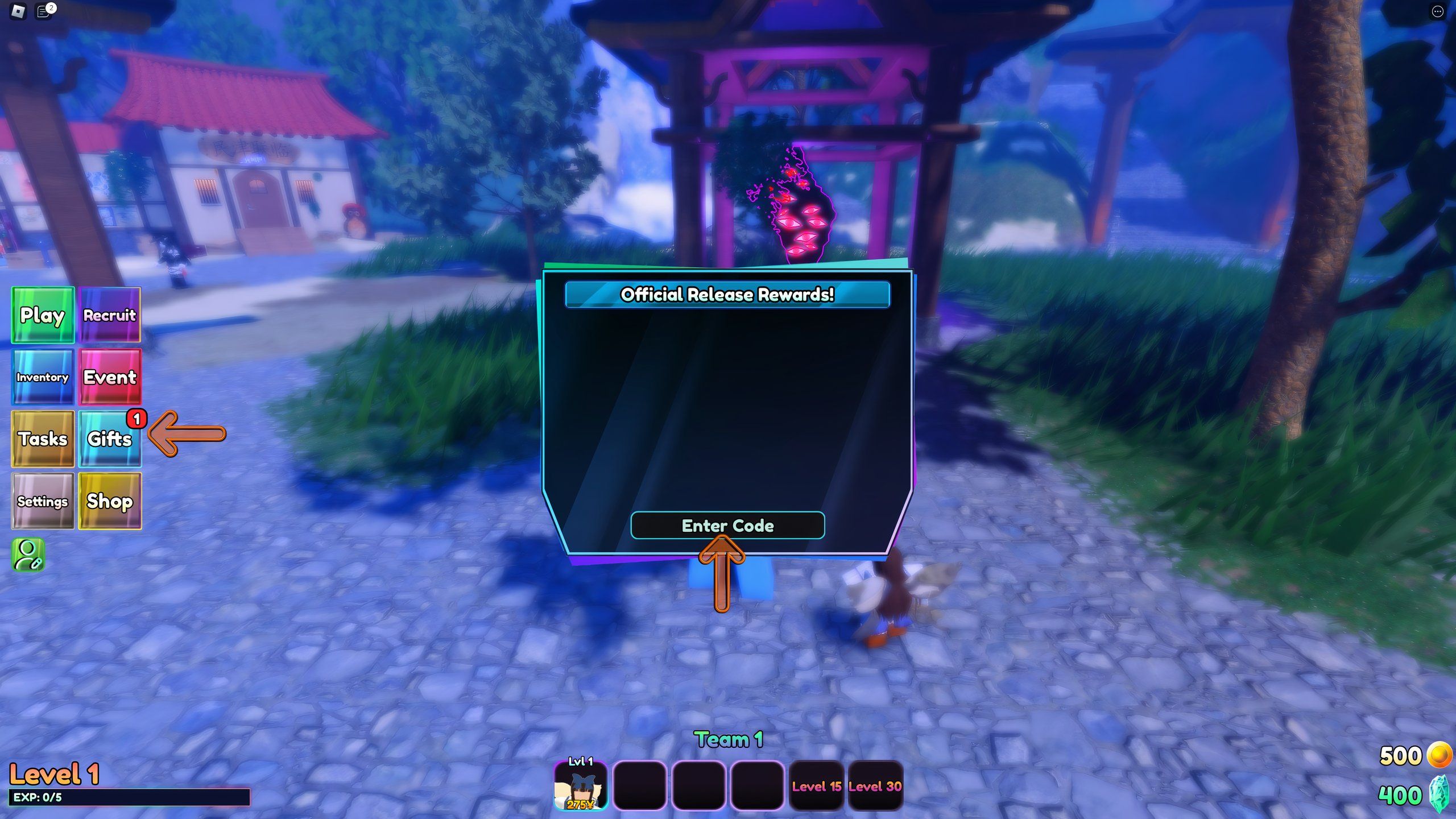Open the Tasks panel
This screenshot has width=1456, height=819.
pyautogui.click(x=43, y=438)
